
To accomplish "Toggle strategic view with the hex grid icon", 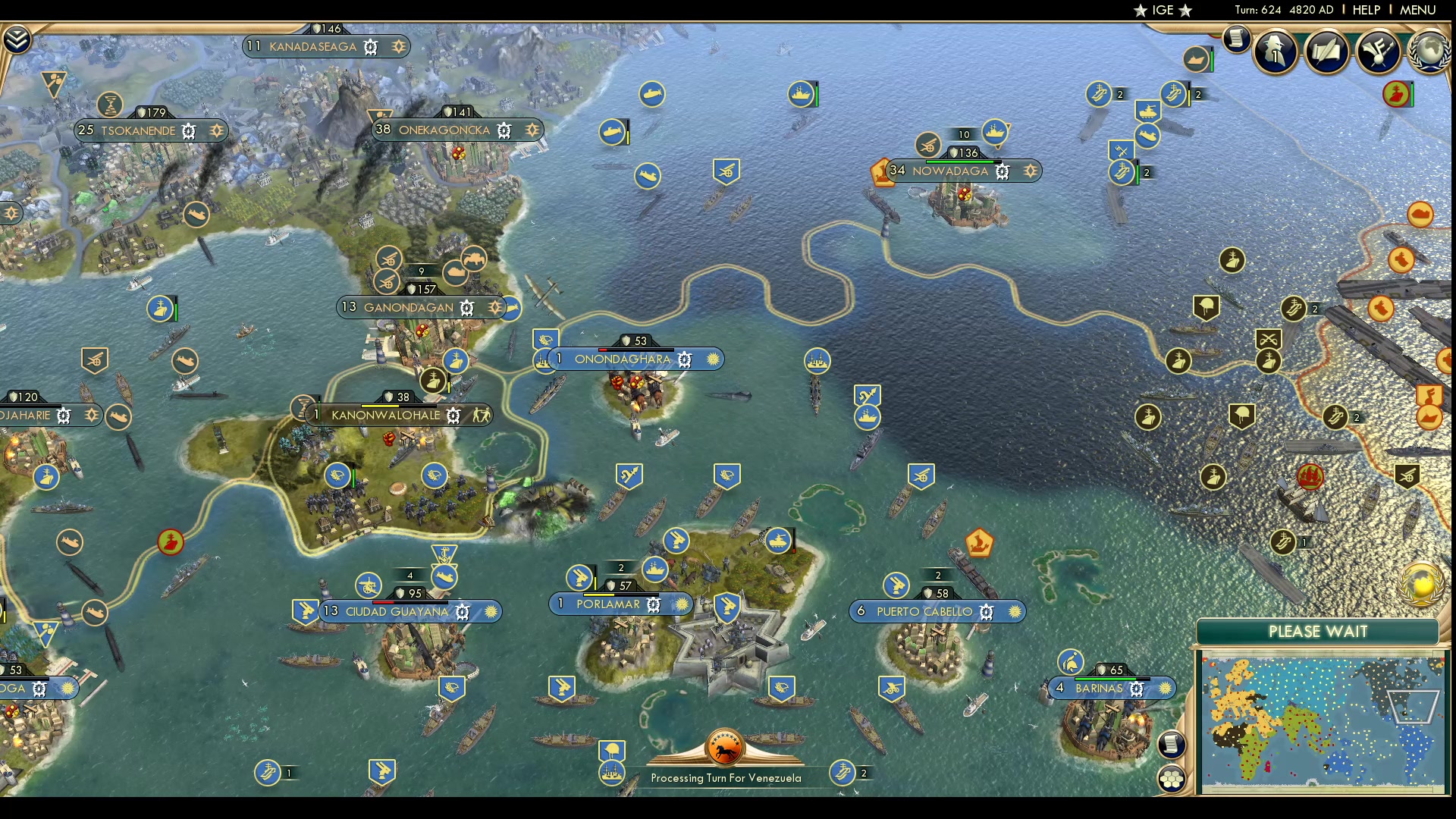I will tap(1172, 778).
